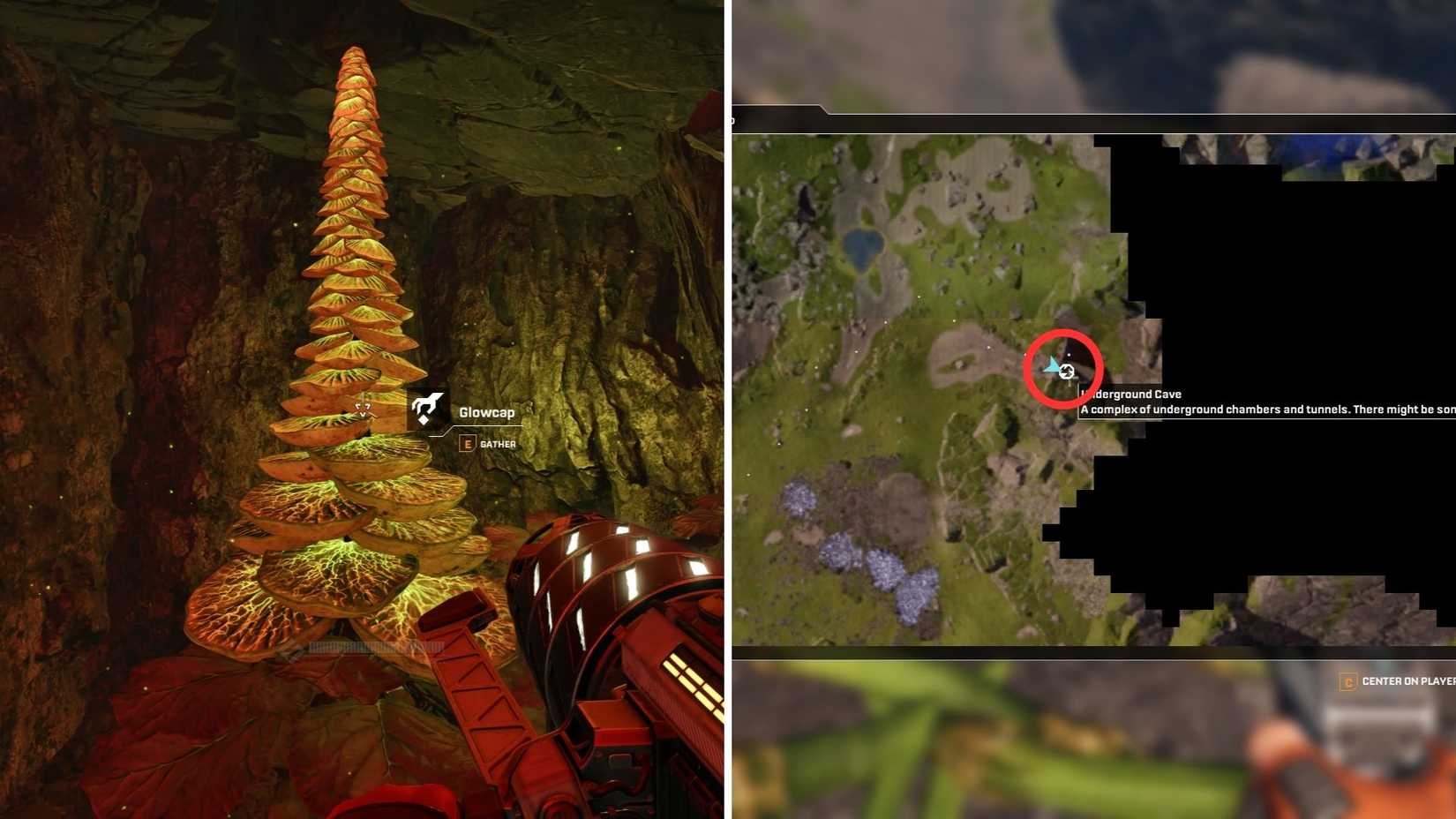Click the diamond symbol below the harvest icon
Viewport: 1456px width, 819px height.
coord(424,419)
